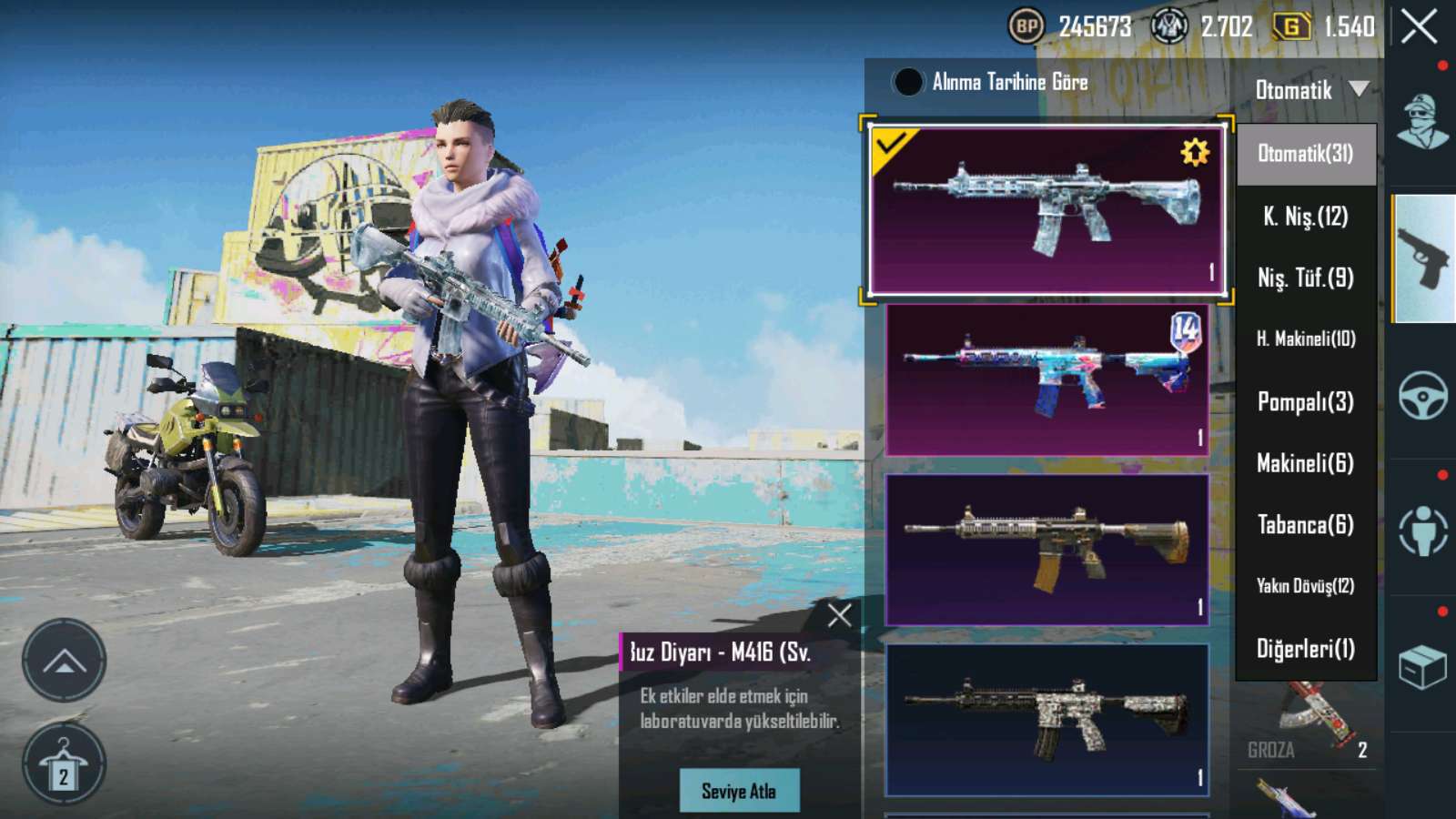Choose the blue-pink level 14 M416 skin
Viewport: 1456px width, 819px height.
point(1046,379)
